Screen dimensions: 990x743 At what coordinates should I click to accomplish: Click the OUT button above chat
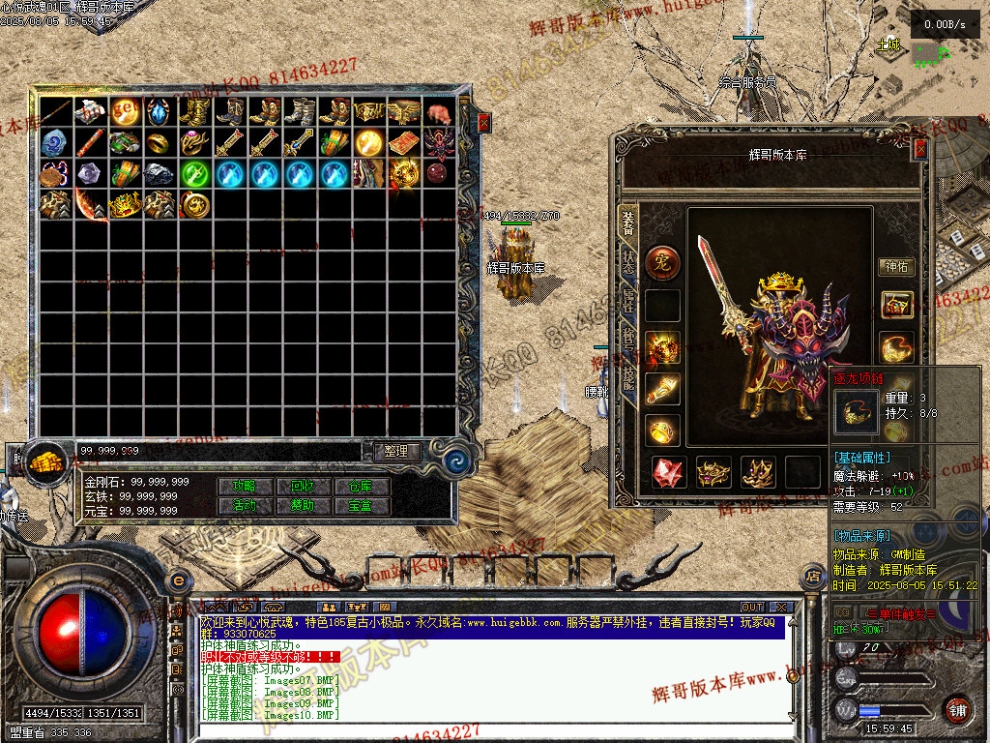(x=752, y=607)
